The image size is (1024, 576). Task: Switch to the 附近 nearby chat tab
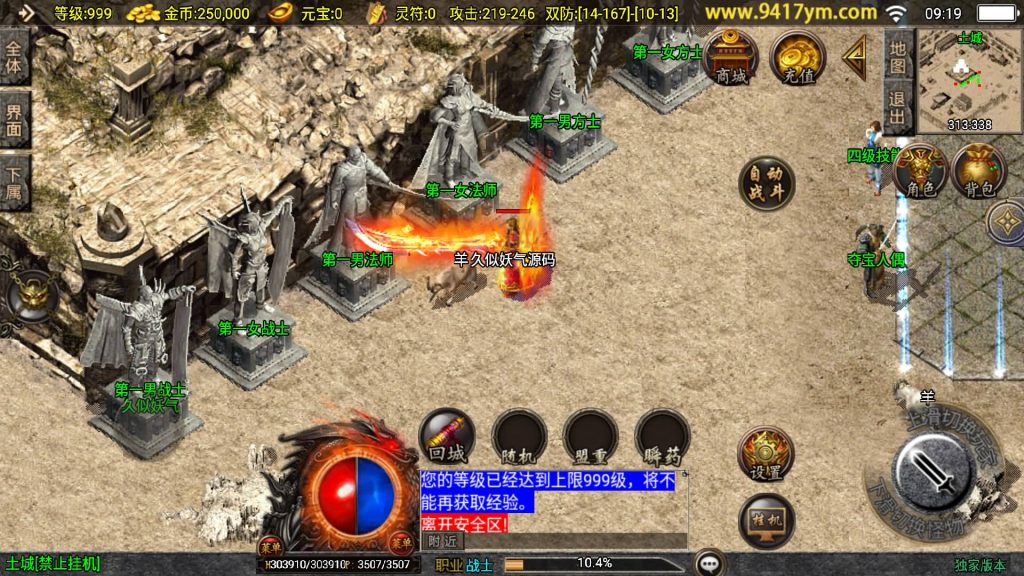(x=442, y=540)
